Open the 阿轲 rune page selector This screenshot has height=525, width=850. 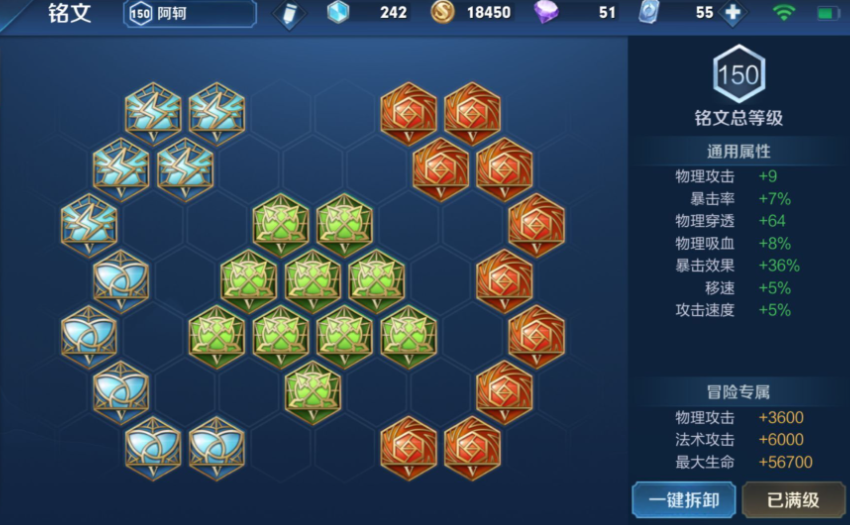[190, 13]
